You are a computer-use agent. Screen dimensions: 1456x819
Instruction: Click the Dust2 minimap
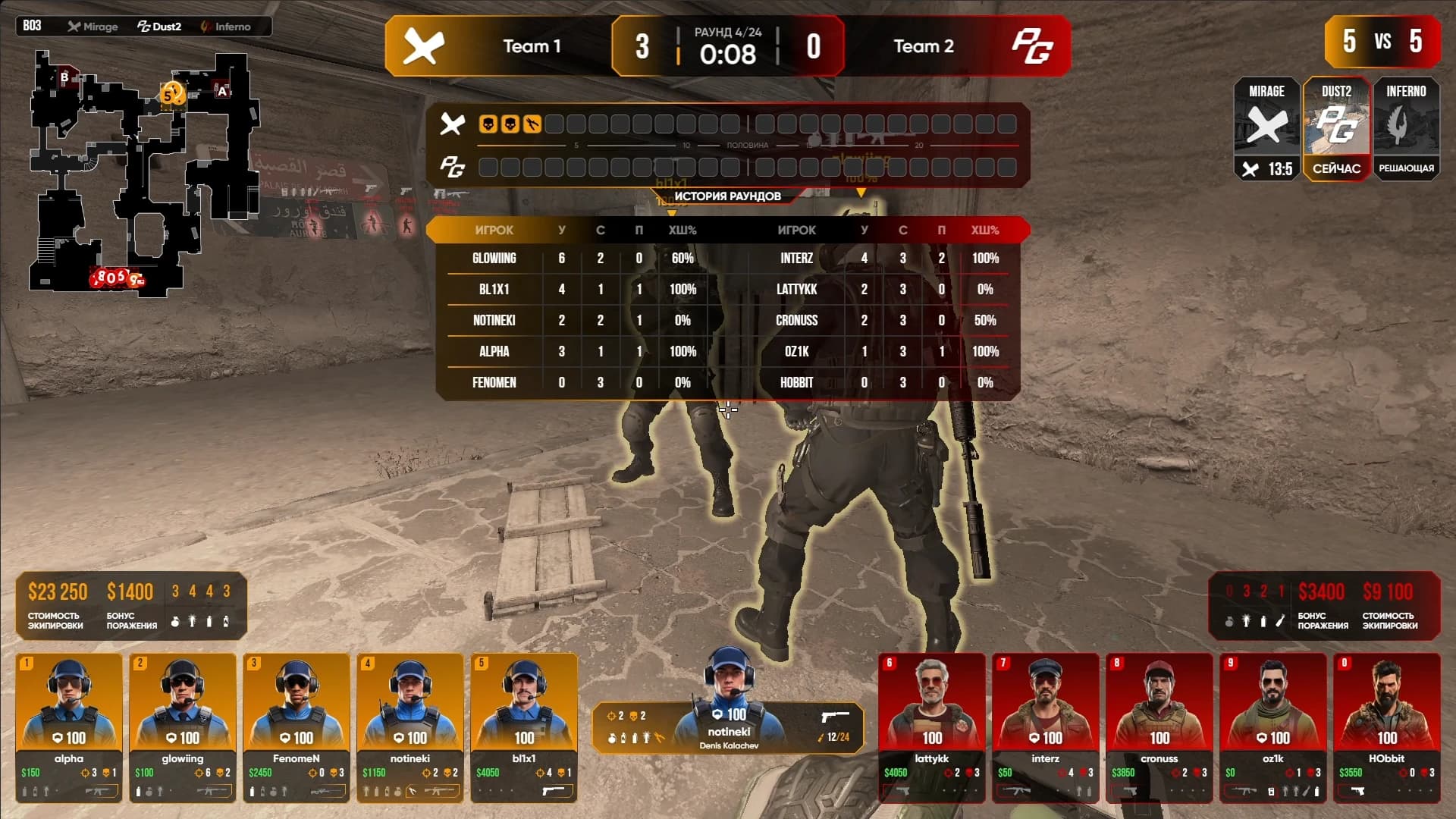(144, 173)
